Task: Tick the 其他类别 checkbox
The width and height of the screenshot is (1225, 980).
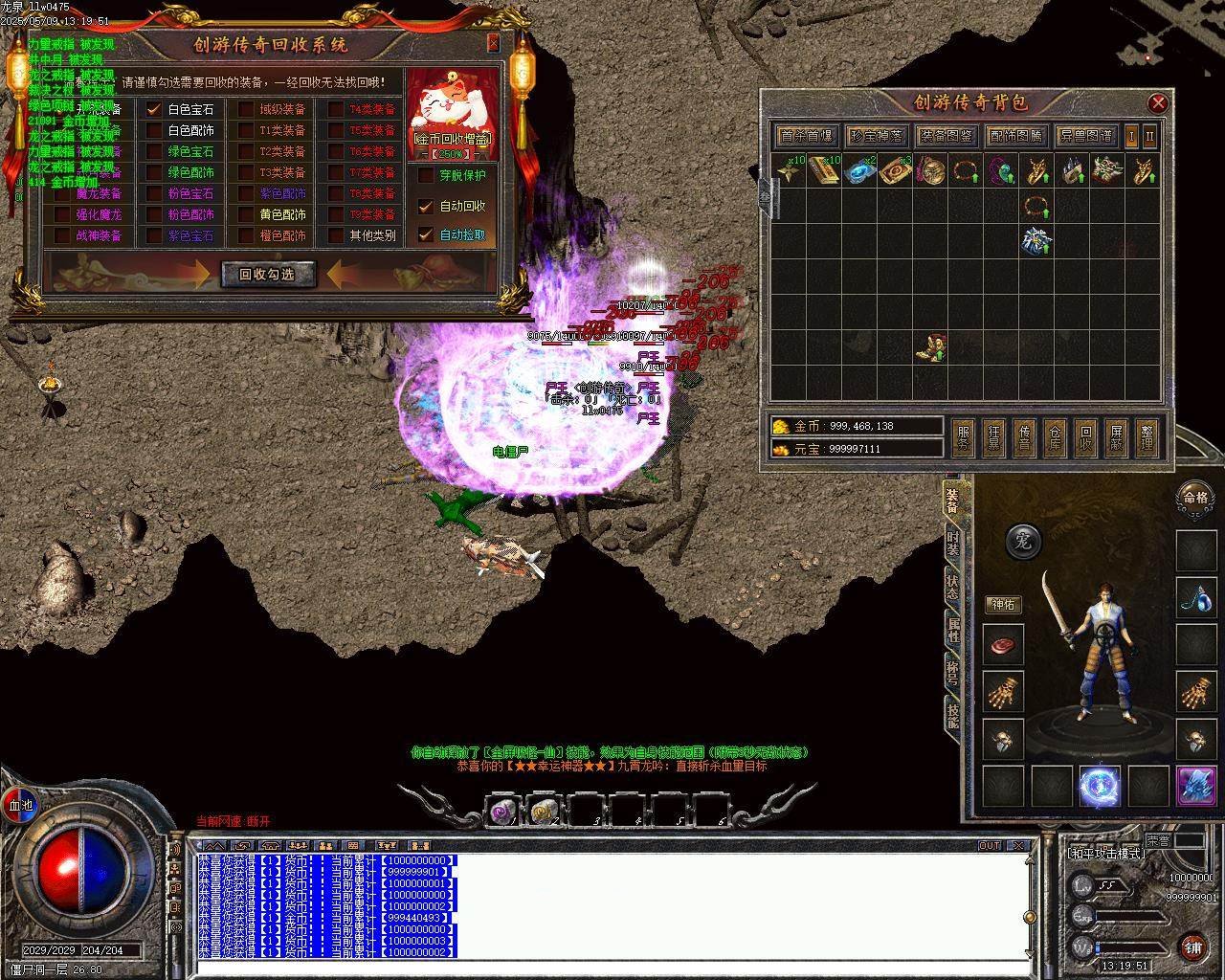Action: click(x=336, y=234)
